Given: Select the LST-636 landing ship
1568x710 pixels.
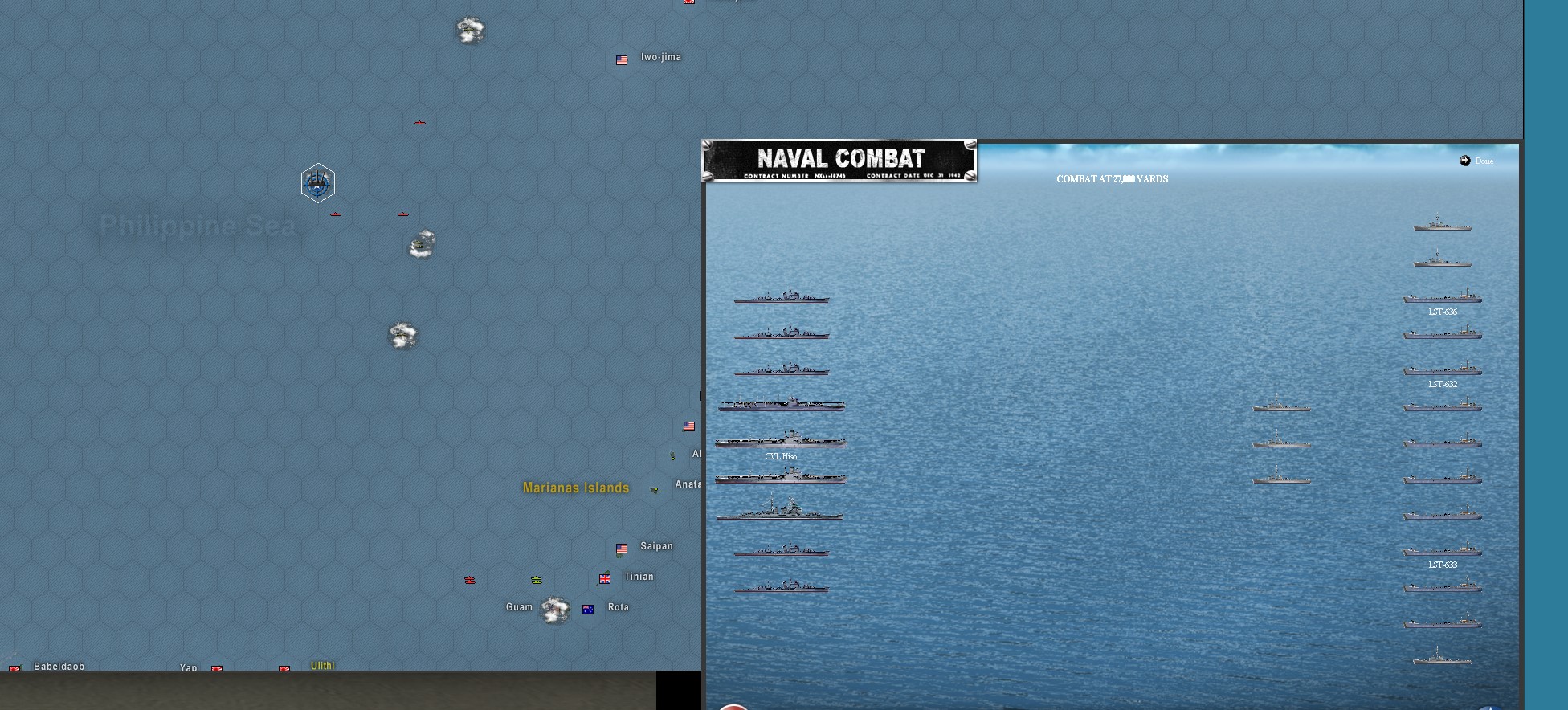Looking at the screenshot, I should coord(1442,296).
